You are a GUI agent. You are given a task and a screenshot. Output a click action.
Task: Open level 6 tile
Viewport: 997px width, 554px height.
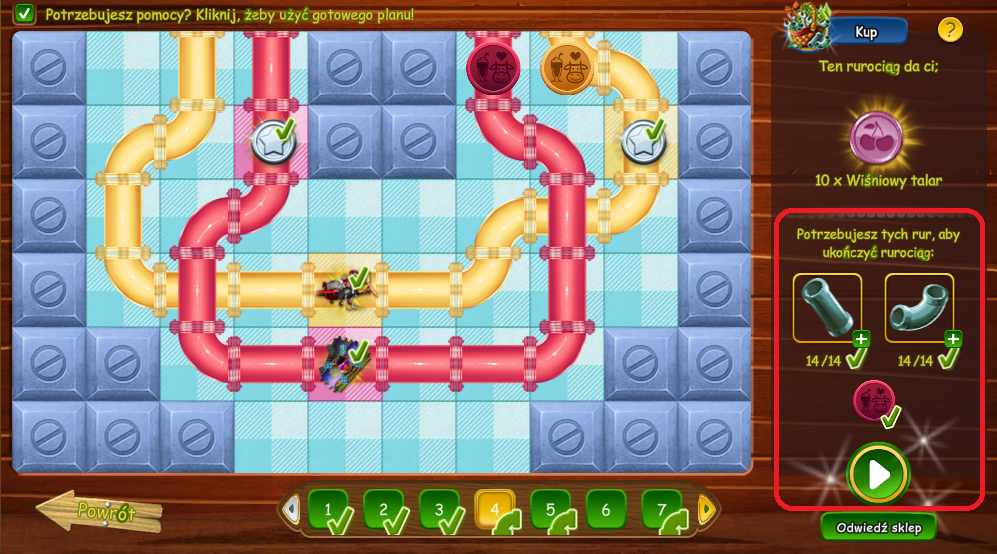tap(606, 509)
